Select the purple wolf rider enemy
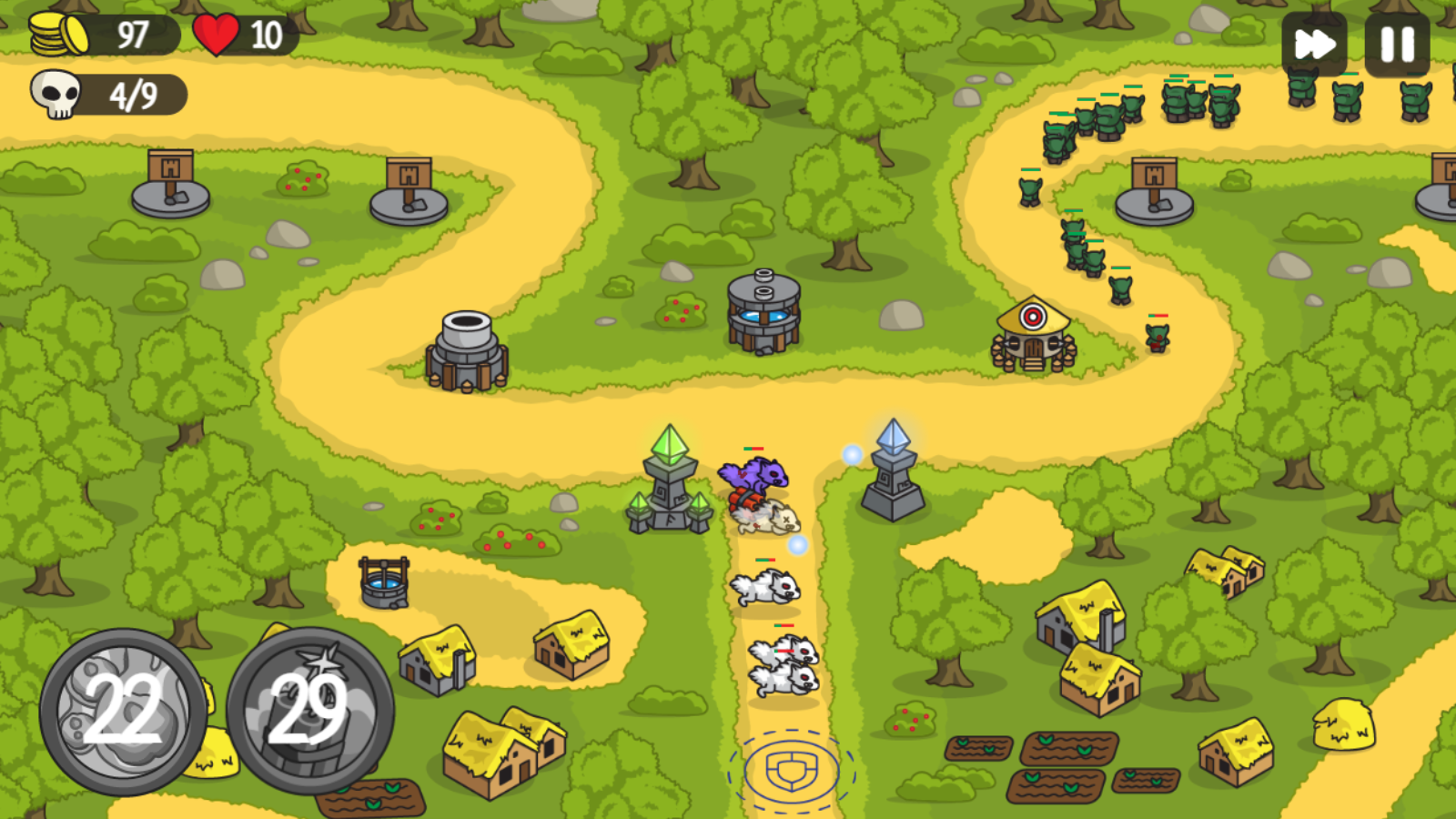The height and width of the screenshot is (819, 1456). [x=753, y=475]
